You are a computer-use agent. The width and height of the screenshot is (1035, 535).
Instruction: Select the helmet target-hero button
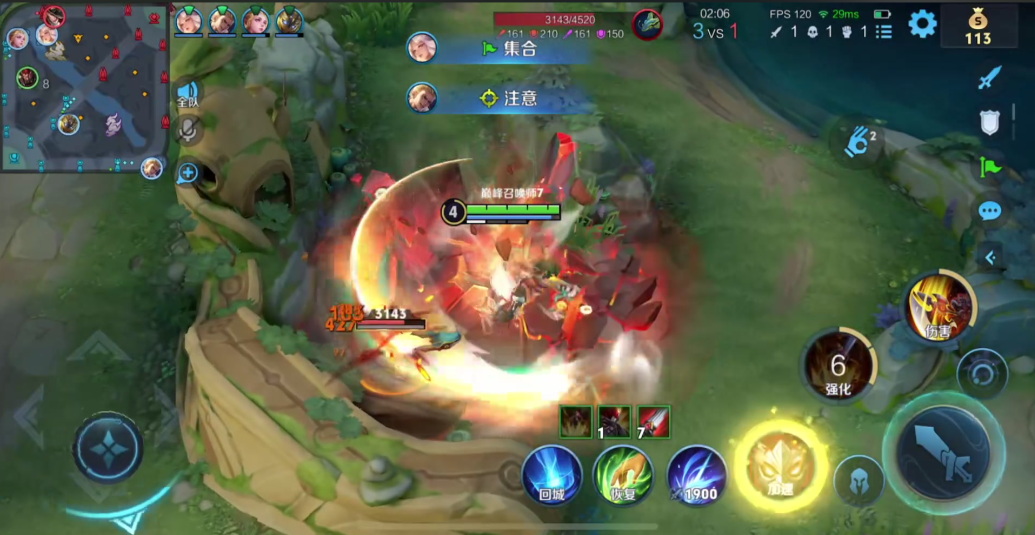(858, 480)
